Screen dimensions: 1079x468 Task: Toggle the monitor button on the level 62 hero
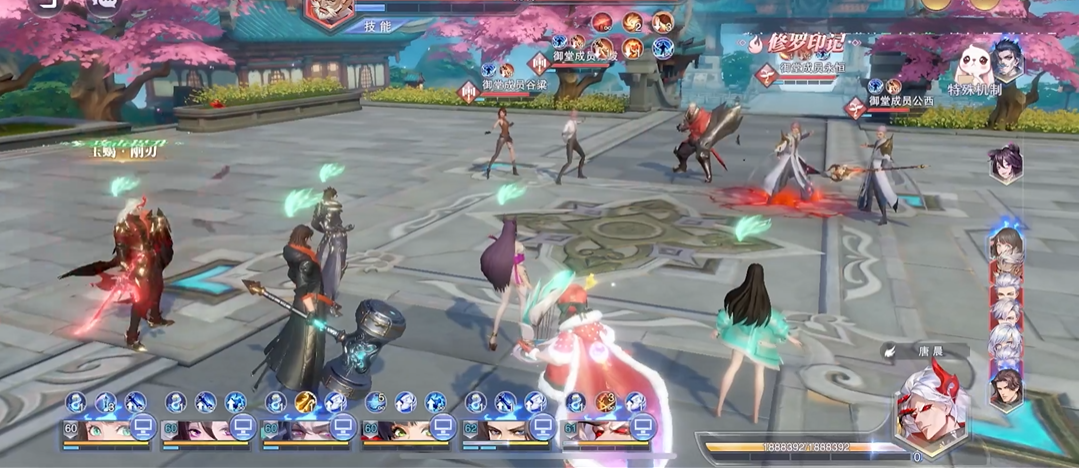[541, 428]
